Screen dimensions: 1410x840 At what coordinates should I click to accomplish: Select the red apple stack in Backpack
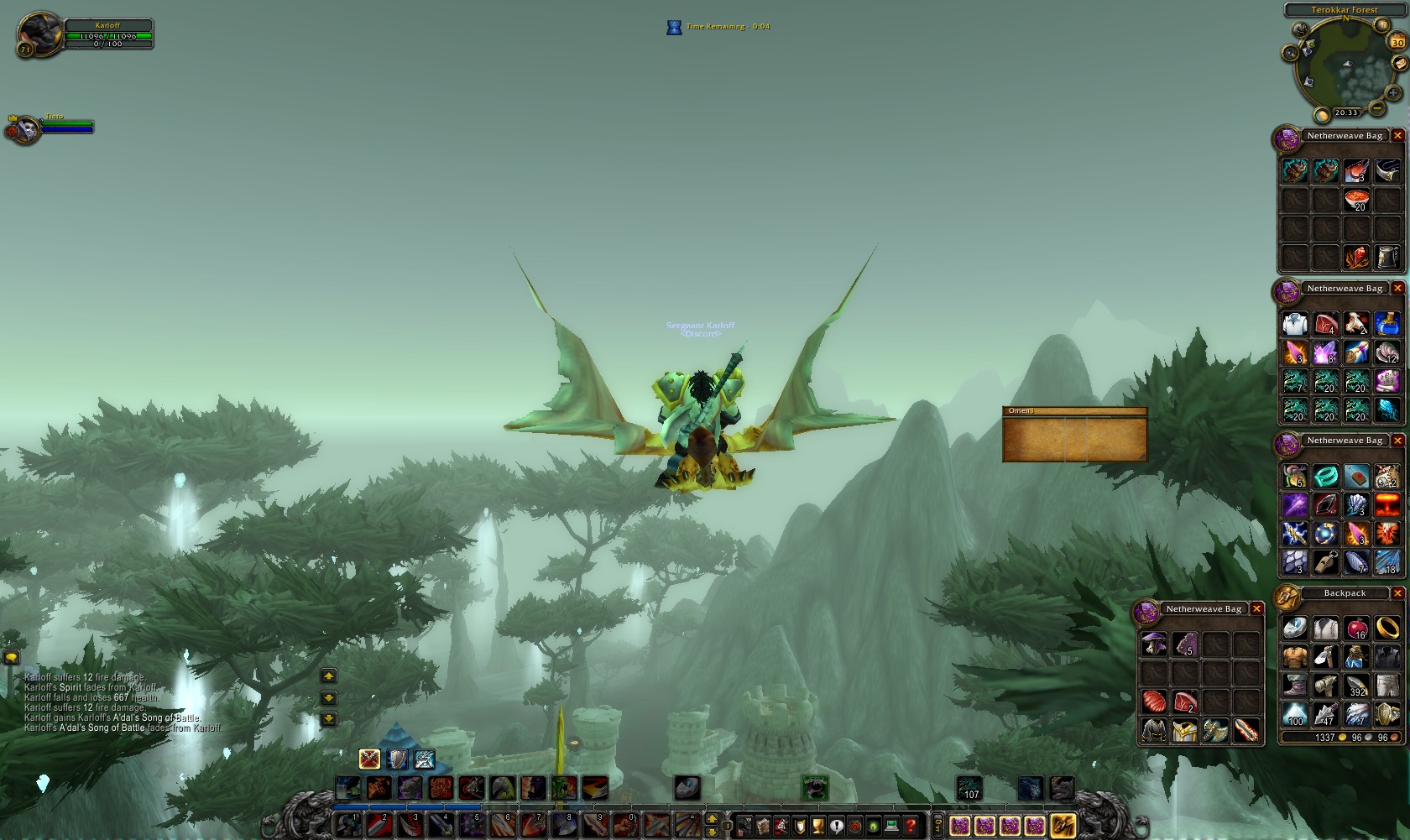[1356, 628]
